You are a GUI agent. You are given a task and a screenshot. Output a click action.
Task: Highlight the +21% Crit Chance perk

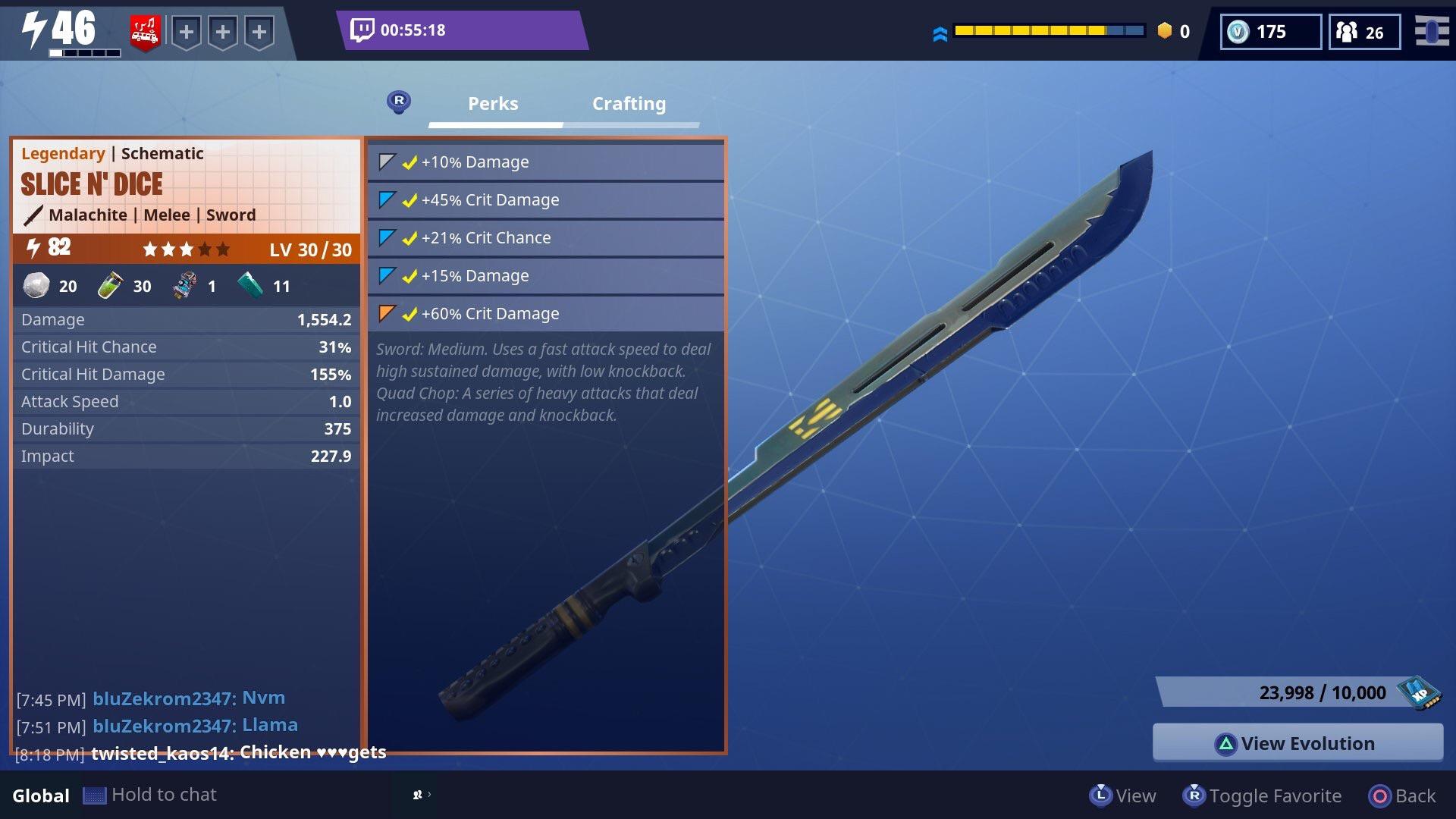546,237
